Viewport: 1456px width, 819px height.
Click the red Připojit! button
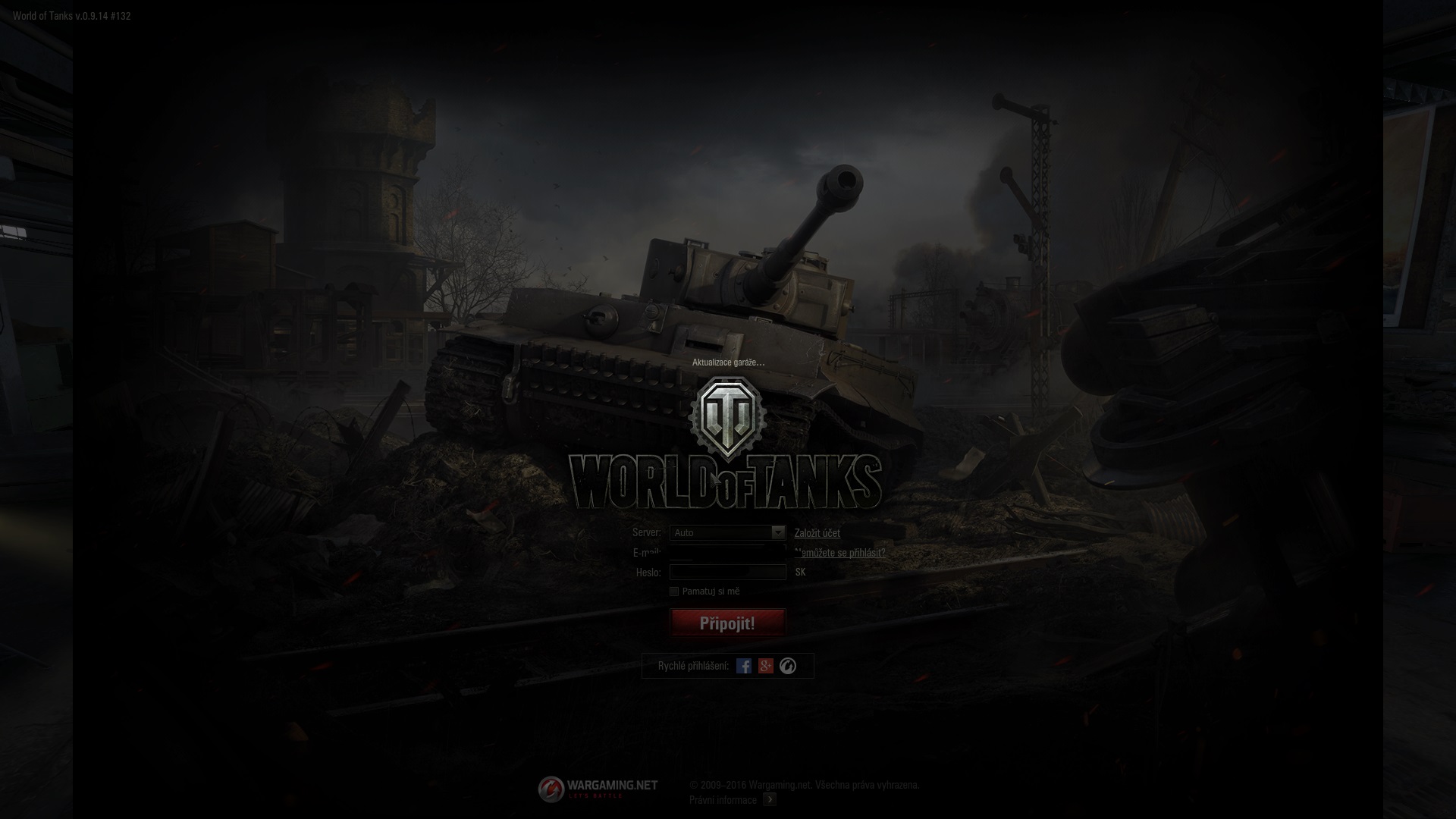727,623
